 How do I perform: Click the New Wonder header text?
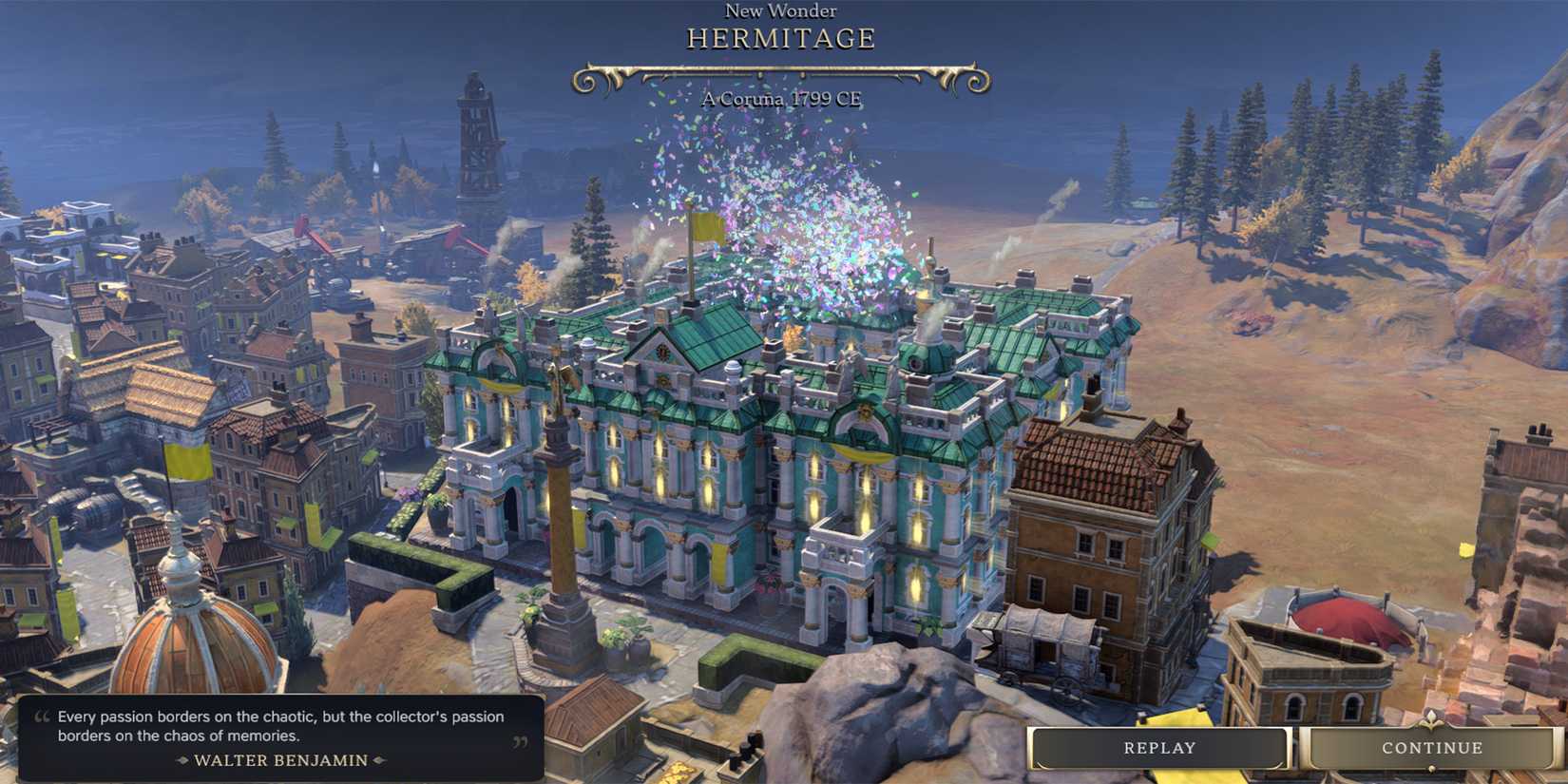[x=781, y=10]
